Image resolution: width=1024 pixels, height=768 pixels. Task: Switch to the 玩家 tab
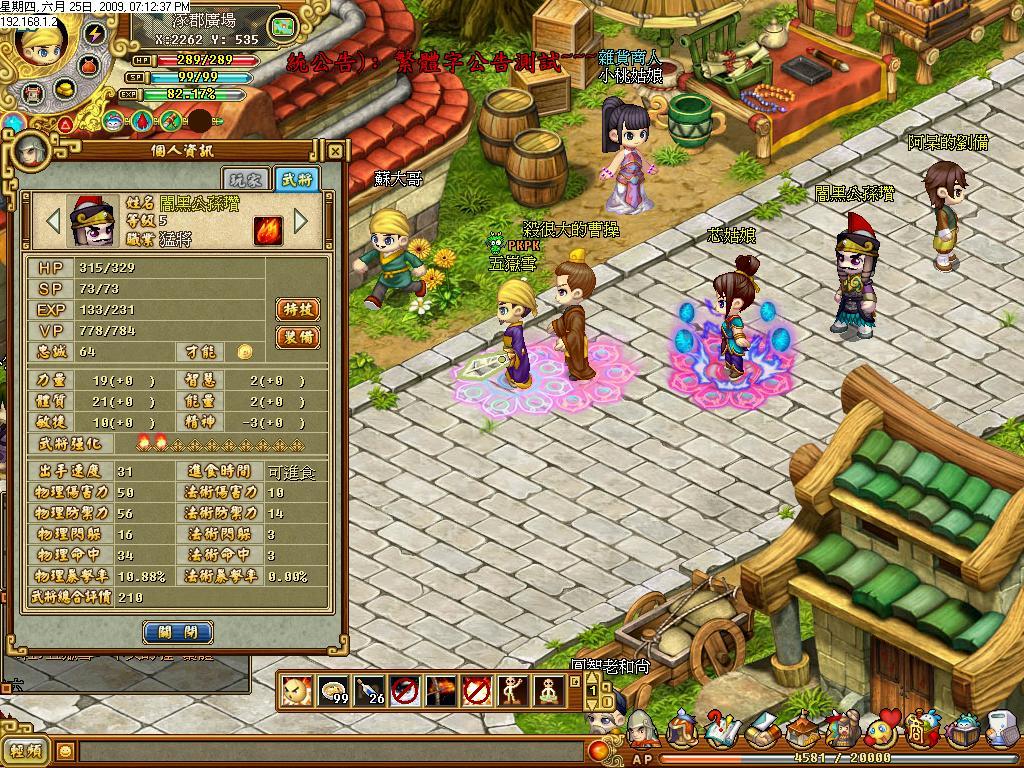coord(252,179)
